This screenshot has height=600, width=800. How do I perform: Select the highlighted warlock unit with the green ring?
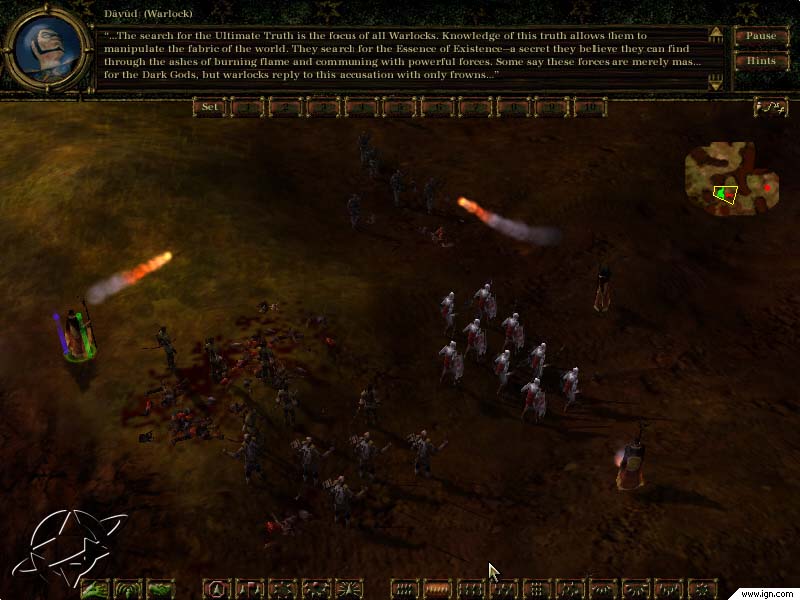coord(77,335)
